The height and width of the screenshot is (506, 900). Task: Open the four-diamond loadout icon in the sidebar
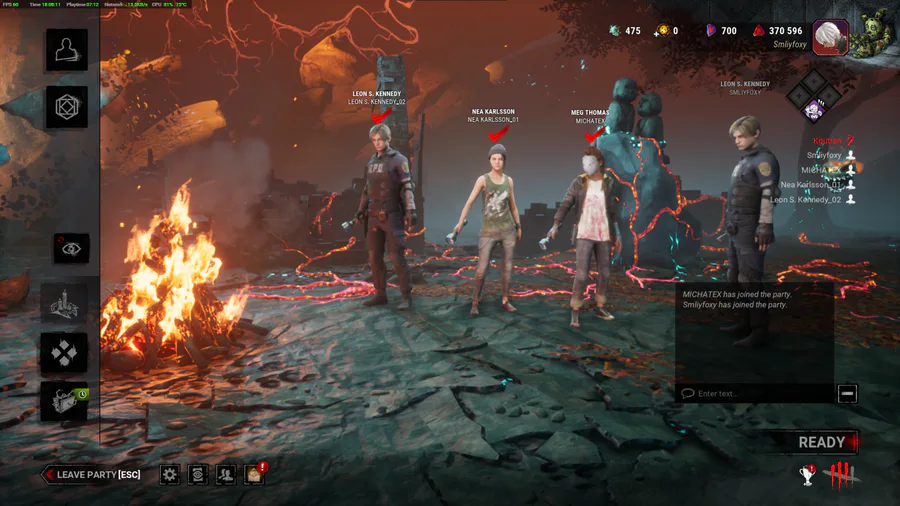pos(66,352)
